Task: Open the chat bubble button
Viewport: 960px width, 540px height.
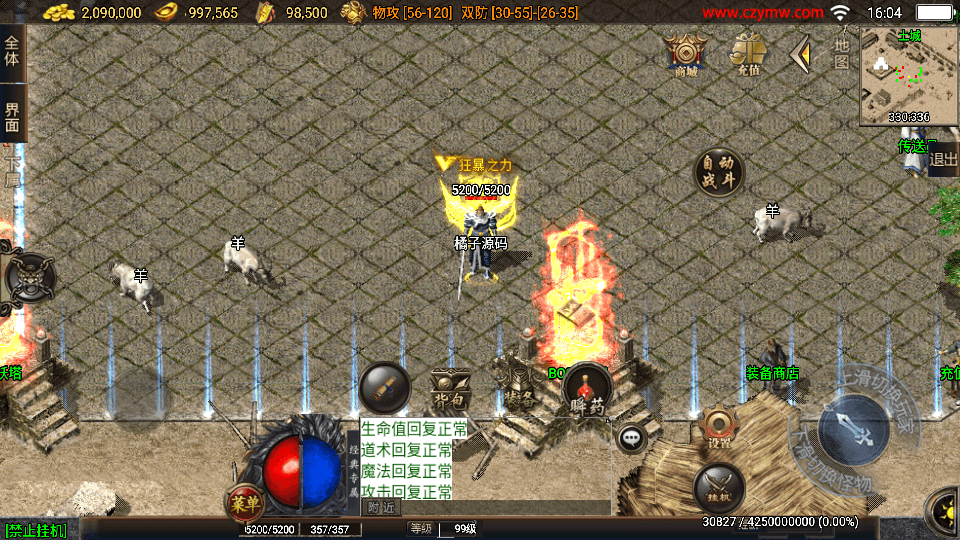Action: coord(631,438)
